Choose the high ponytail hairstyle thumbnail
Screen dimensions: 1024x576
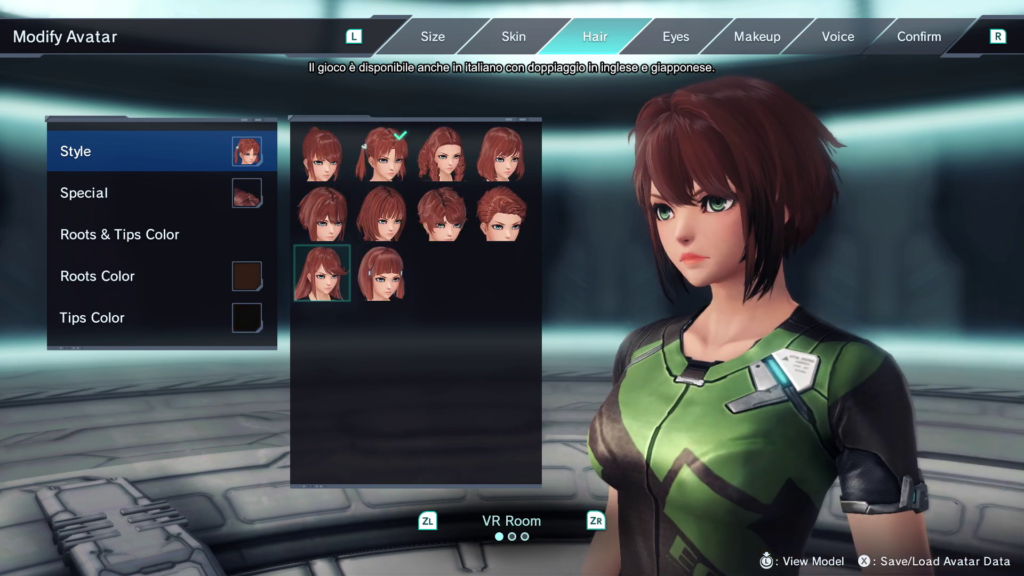pos(322,154)
